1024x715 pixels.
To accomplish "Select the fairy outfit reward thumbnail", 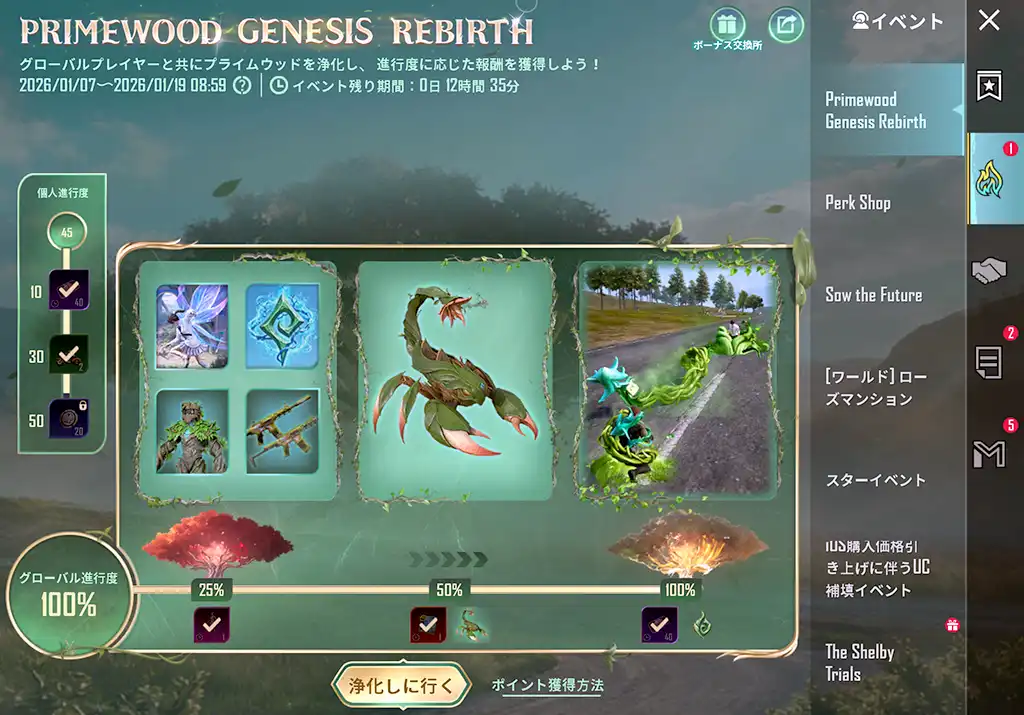I will pyautogui.click(x=192, y=326).
